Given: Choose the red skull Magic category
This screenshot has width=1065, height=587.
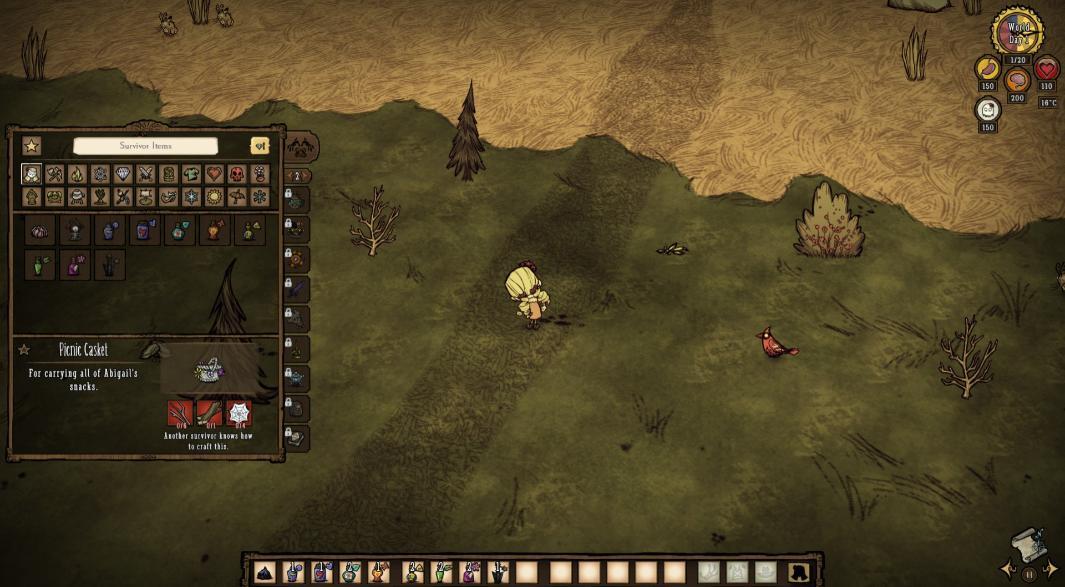Looking at the screenshot, I should pos(237,174).
